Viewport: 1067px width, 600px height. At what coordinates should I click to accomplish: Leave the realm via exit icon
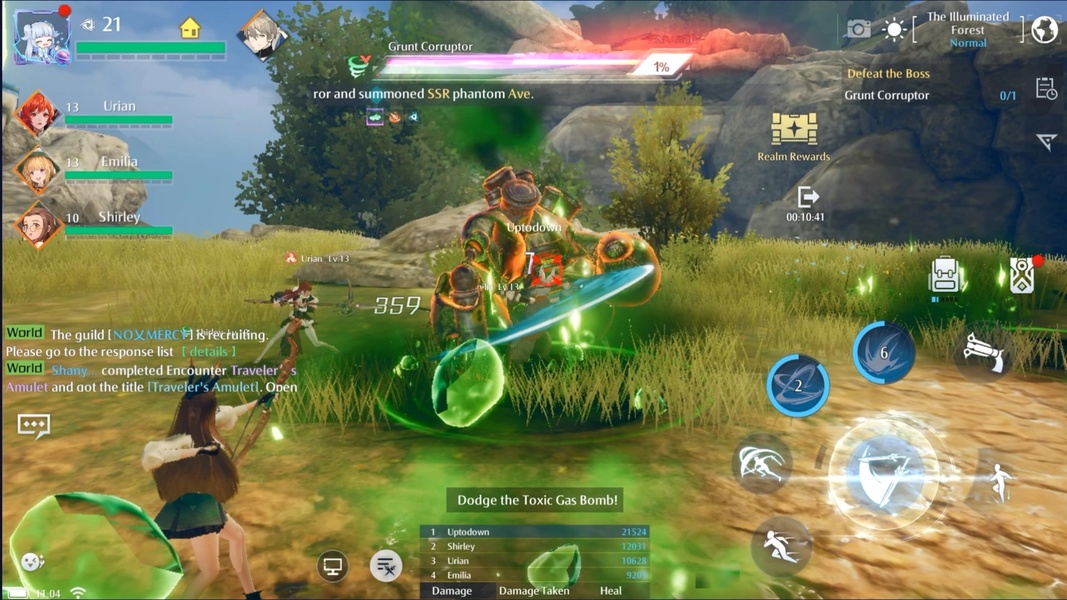(806, 197)
